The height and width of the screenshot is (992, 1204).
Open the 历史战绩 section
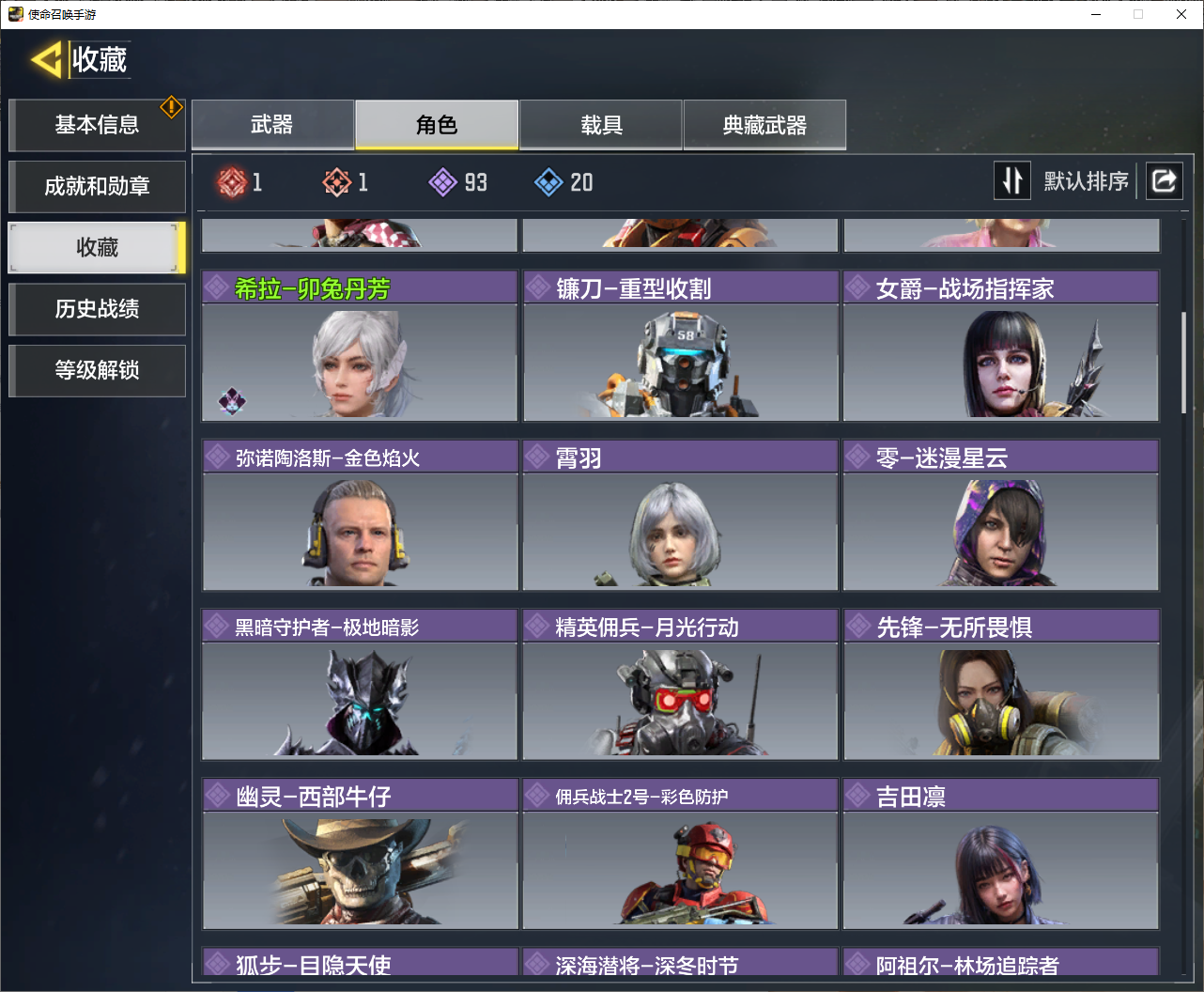coord(97,309)
